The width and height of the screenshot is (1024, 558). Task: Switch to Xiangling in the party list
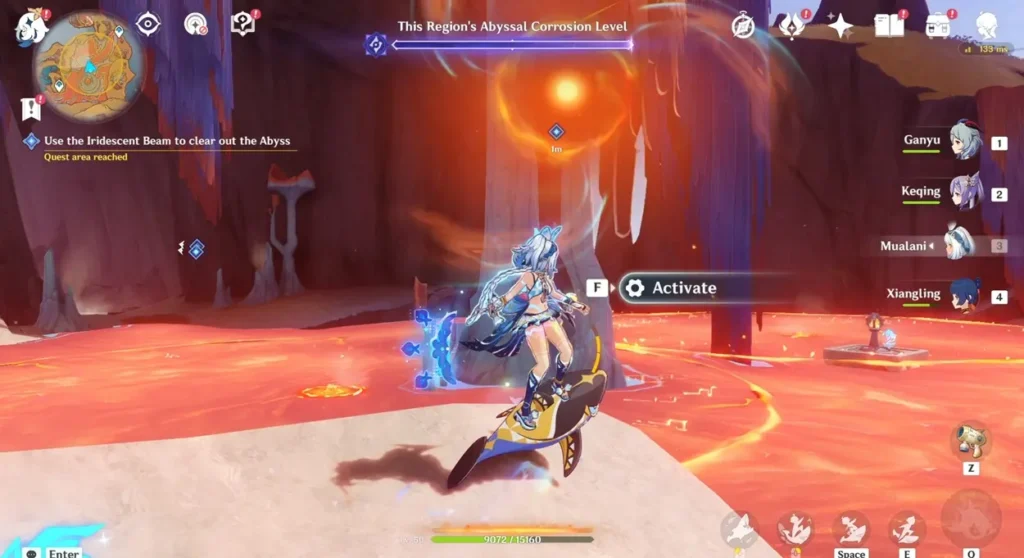pyautogui.click(x=964, y=296)
